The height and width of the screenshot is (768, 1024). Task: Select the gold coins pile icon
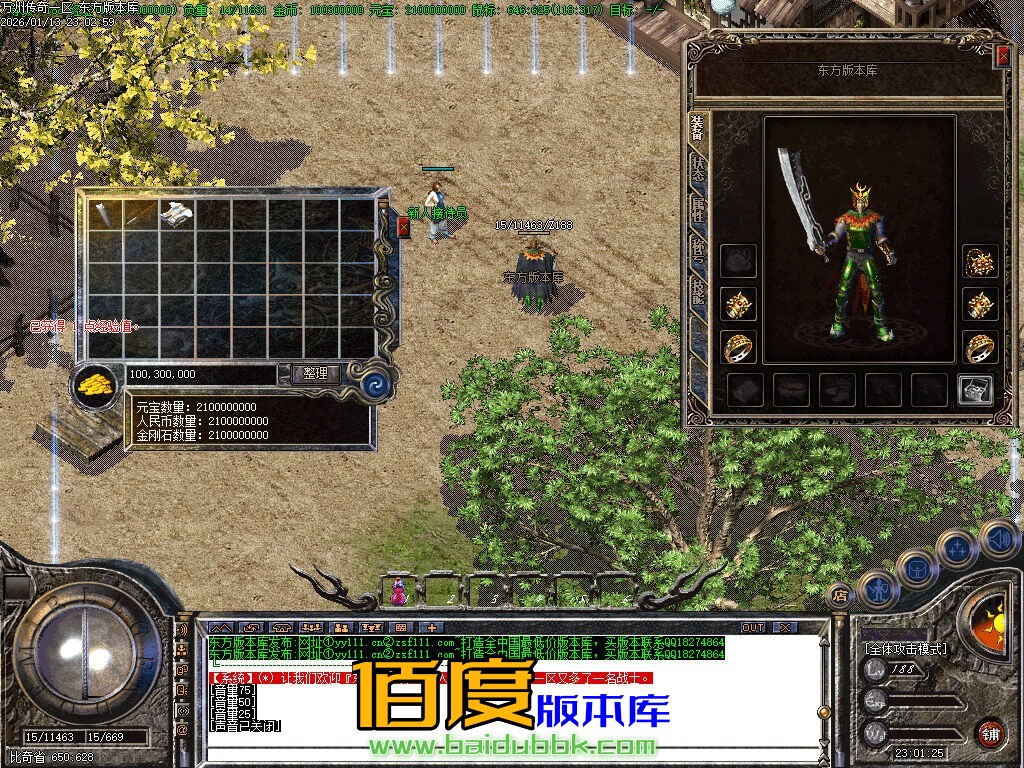[96, 383]
